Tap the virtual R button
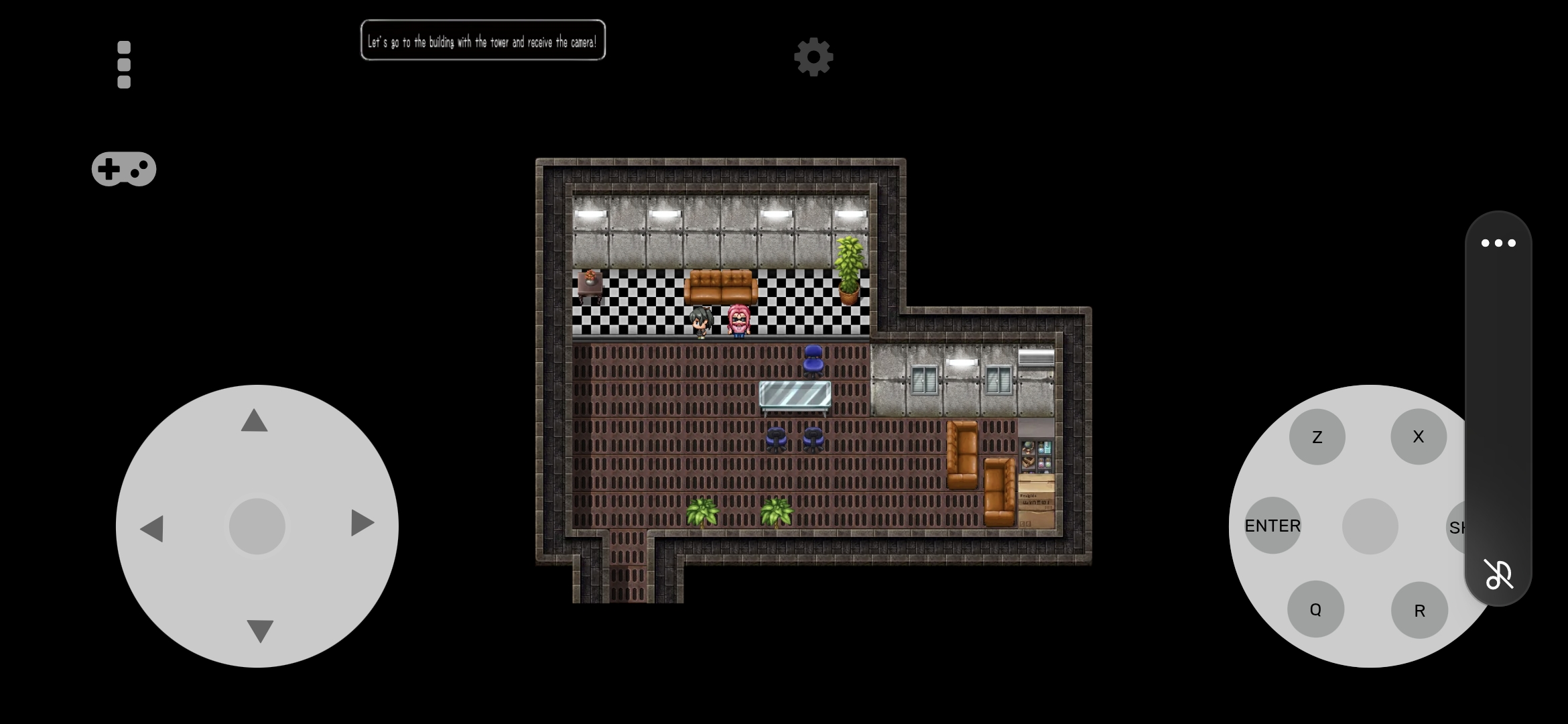 tap(1419, 610)
